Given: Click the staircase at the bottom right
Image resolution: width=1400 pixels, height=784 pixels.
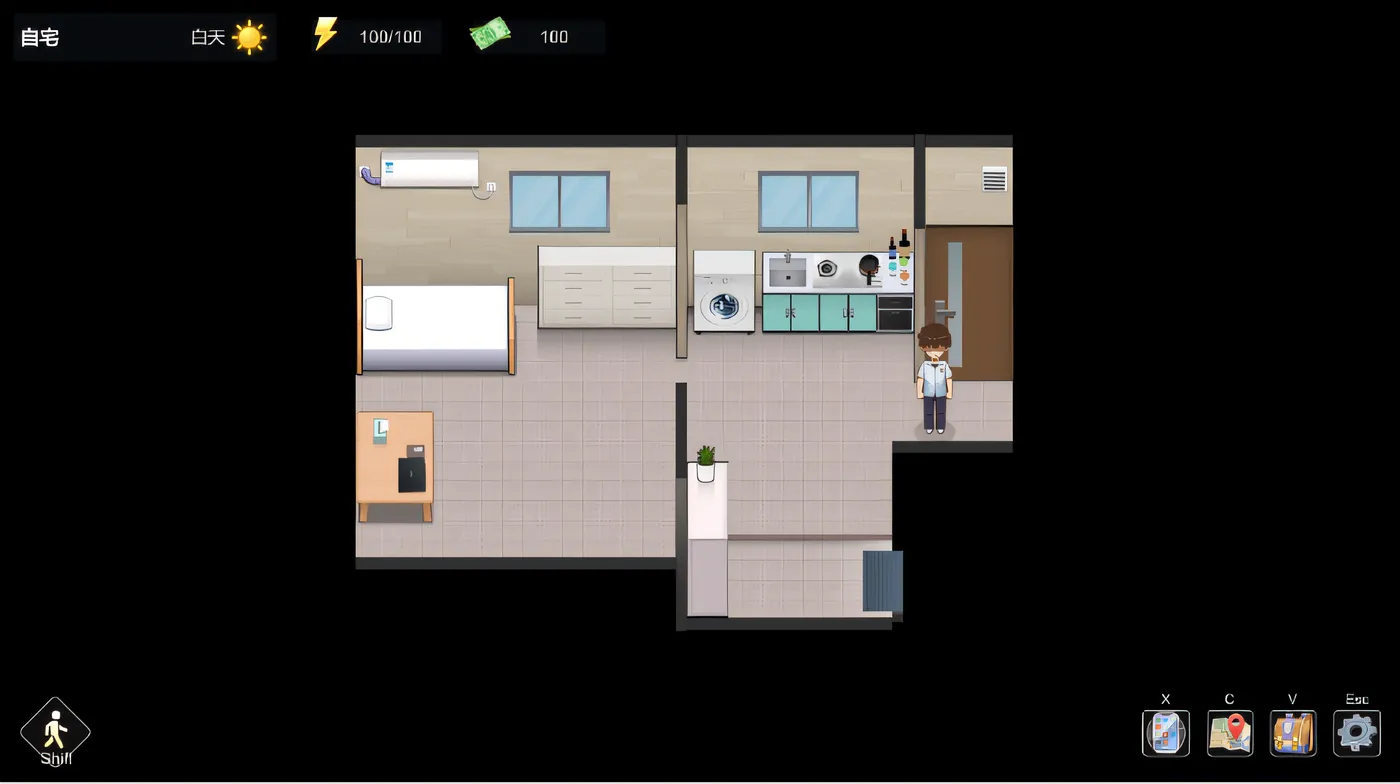Looking at the screenshot, I should point(881,580).
